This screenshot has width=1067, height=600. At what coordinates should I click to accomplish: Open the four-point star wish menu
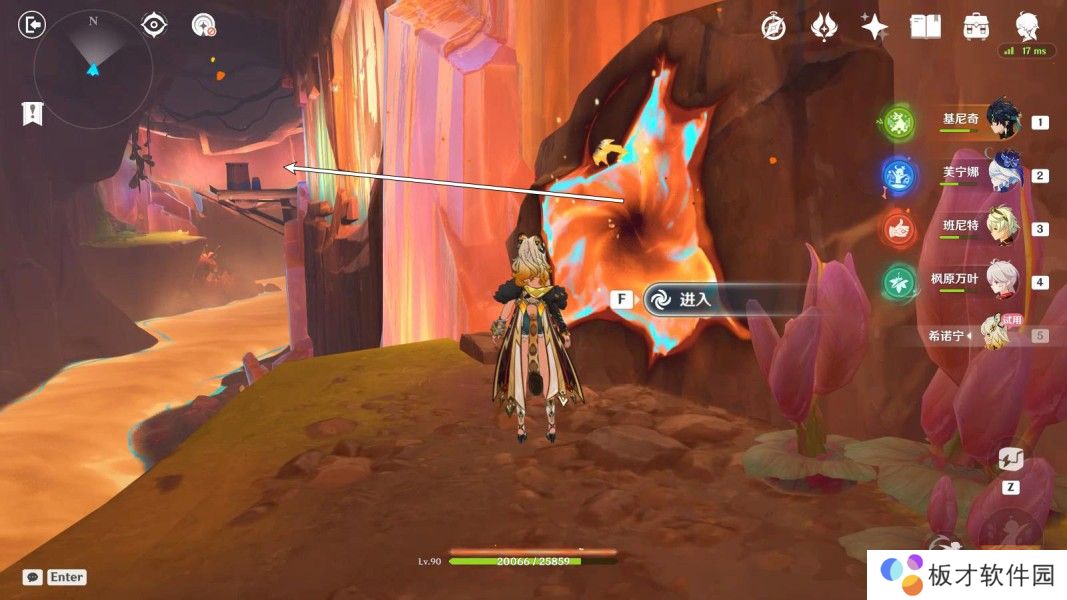pos(875,27)
